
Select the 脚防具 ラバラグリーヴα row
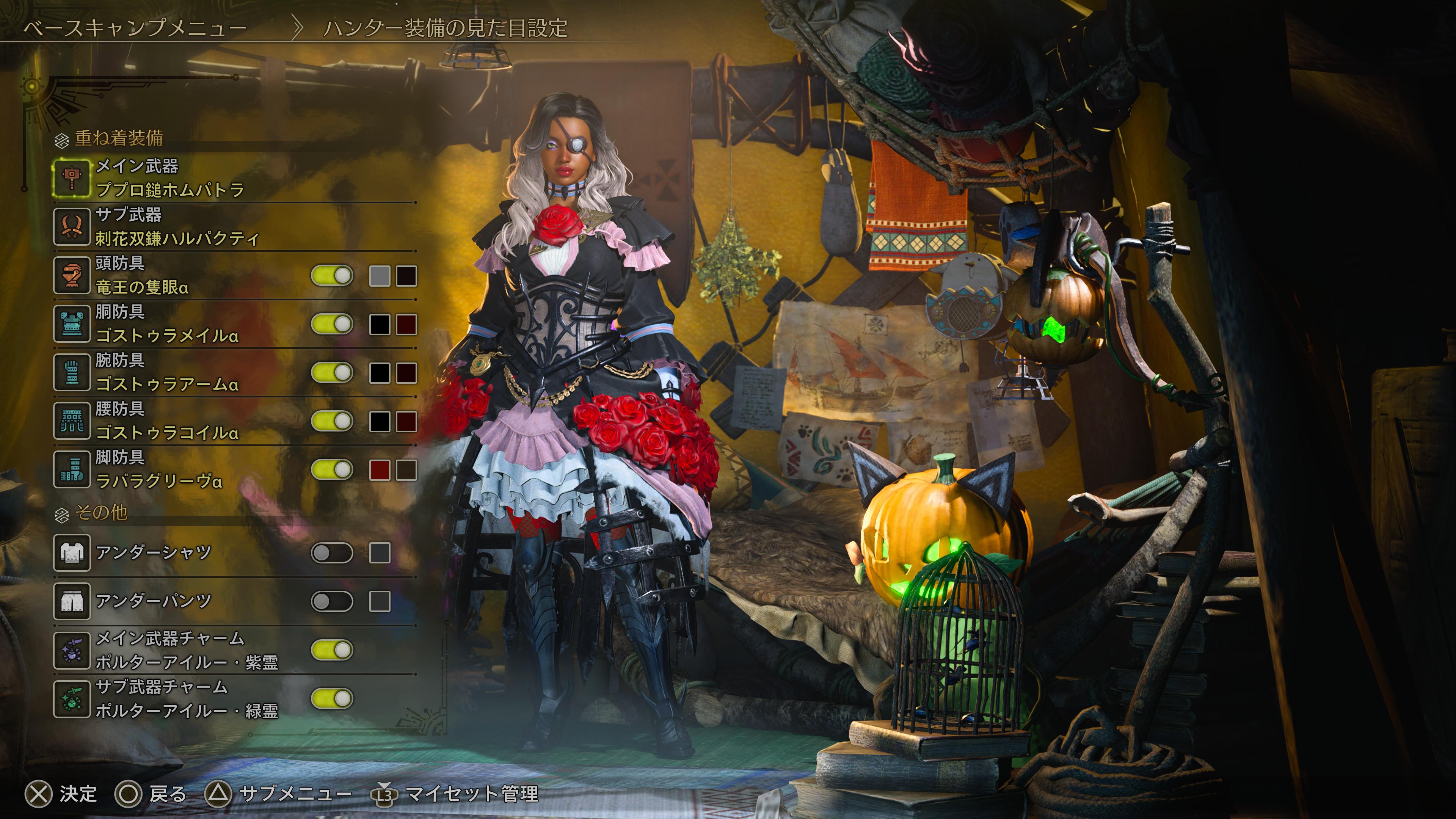click(x=158, y=470)
